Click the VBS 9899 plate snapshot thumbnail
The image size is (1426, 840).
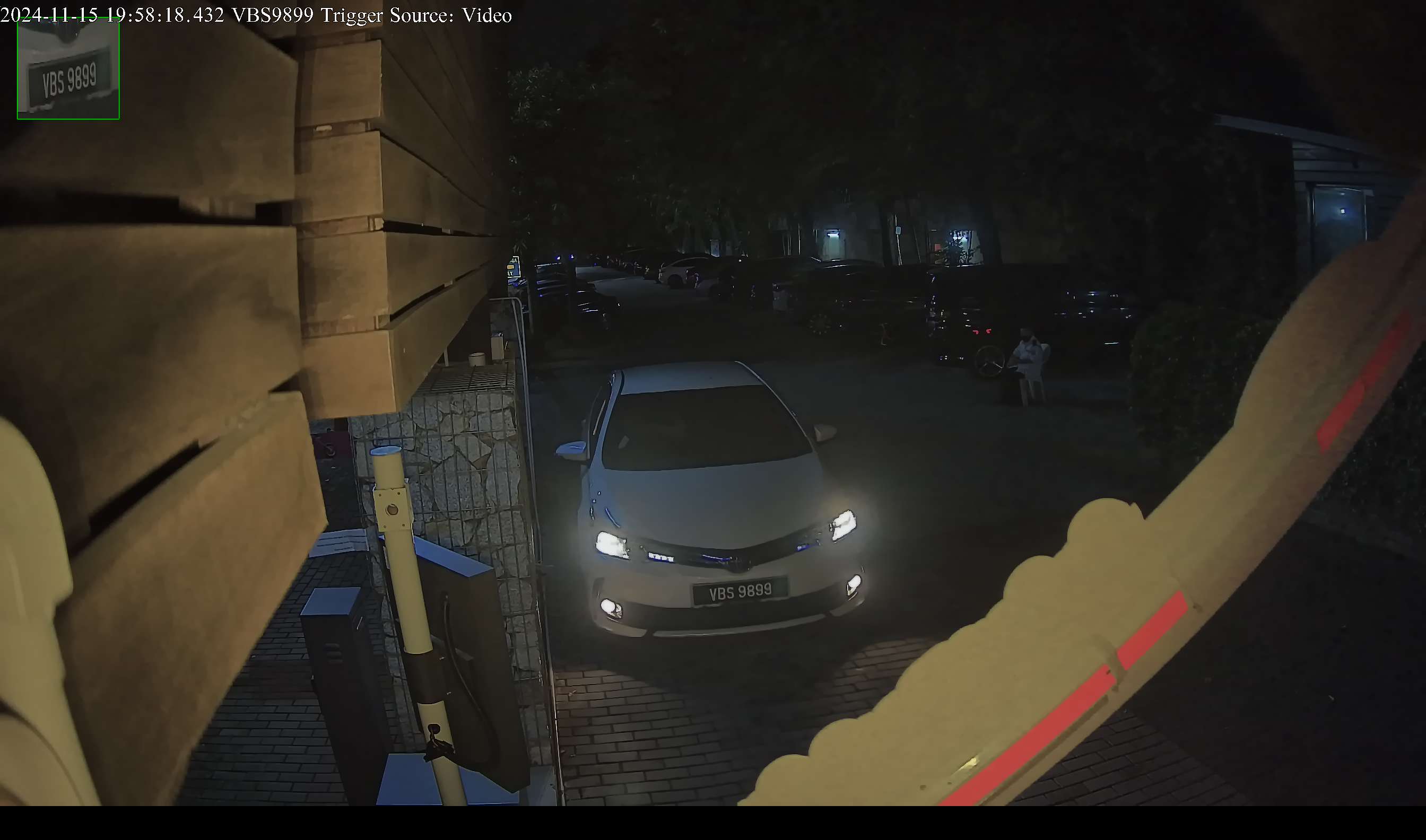68,68
